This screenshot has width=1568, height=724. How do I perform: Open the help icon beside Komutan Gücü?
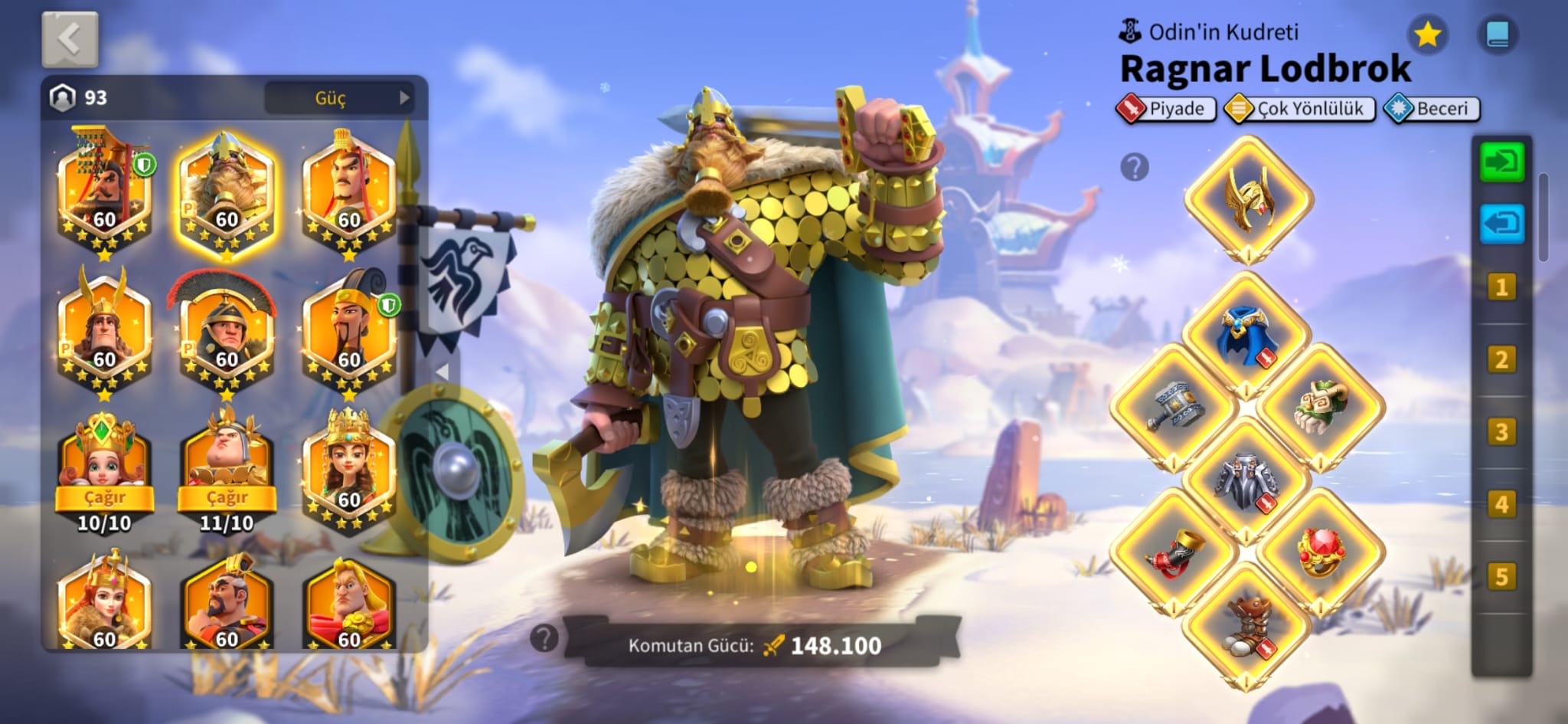544,638
